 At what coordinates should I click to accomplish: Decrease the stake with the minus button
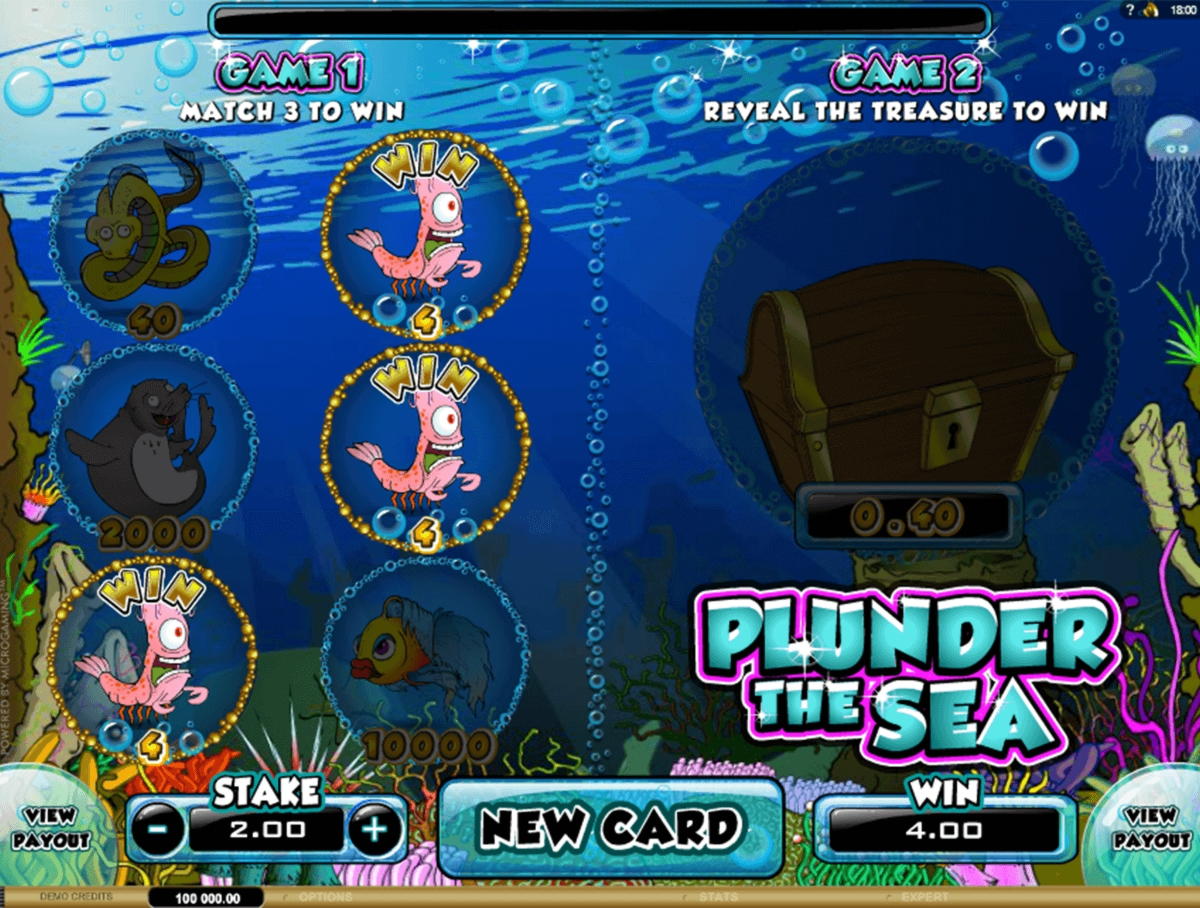click(158, 829)
